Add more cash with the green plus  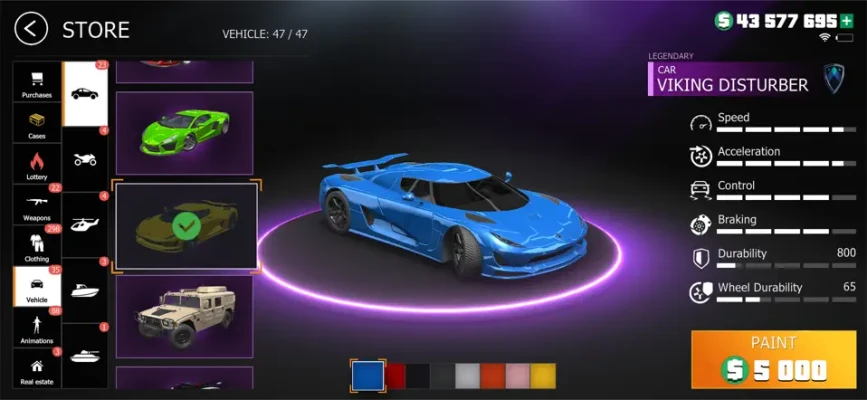pyautogui.click(x=847, y=20)
